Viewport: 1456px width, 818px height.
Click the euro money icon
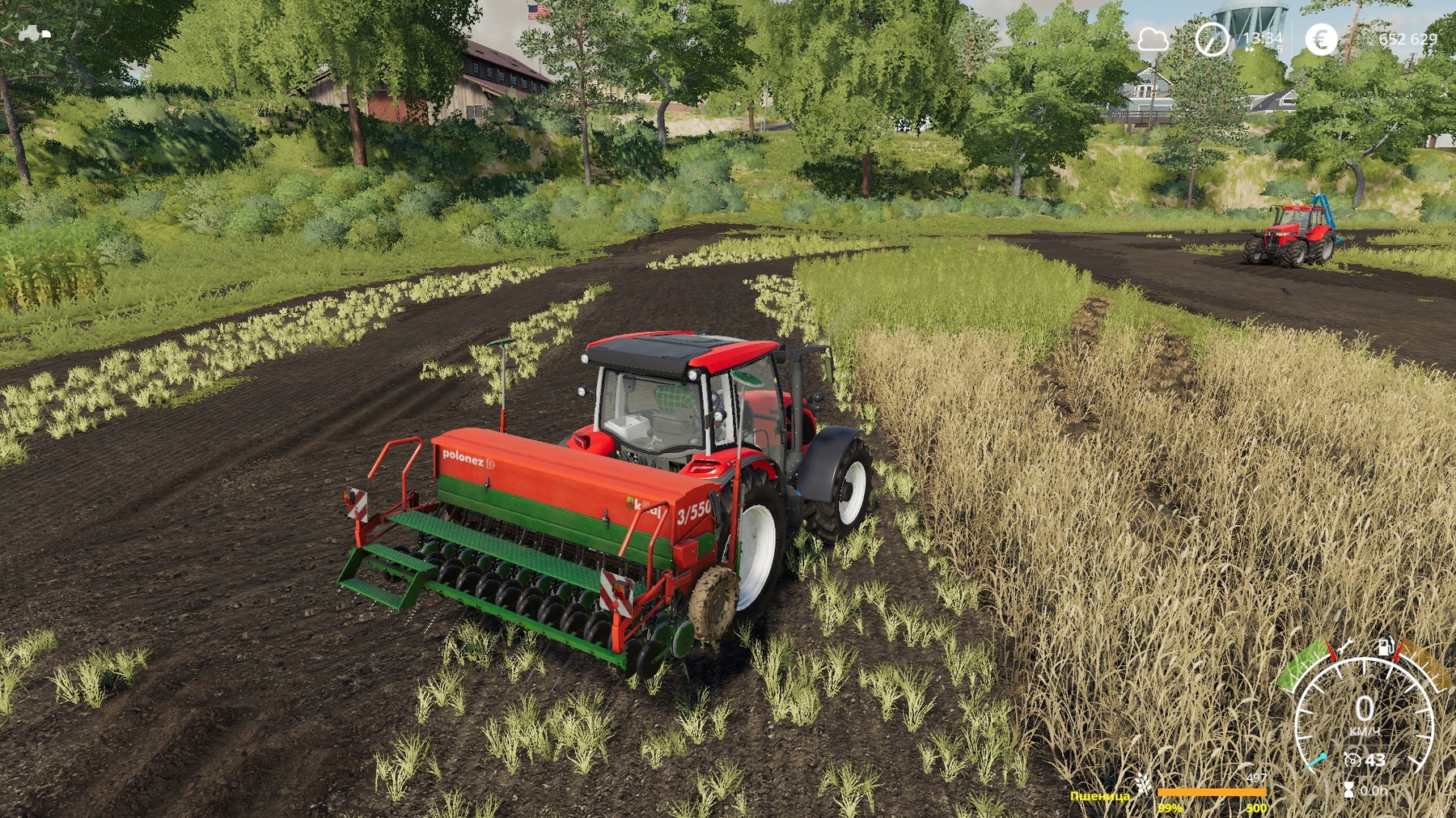1321,39
